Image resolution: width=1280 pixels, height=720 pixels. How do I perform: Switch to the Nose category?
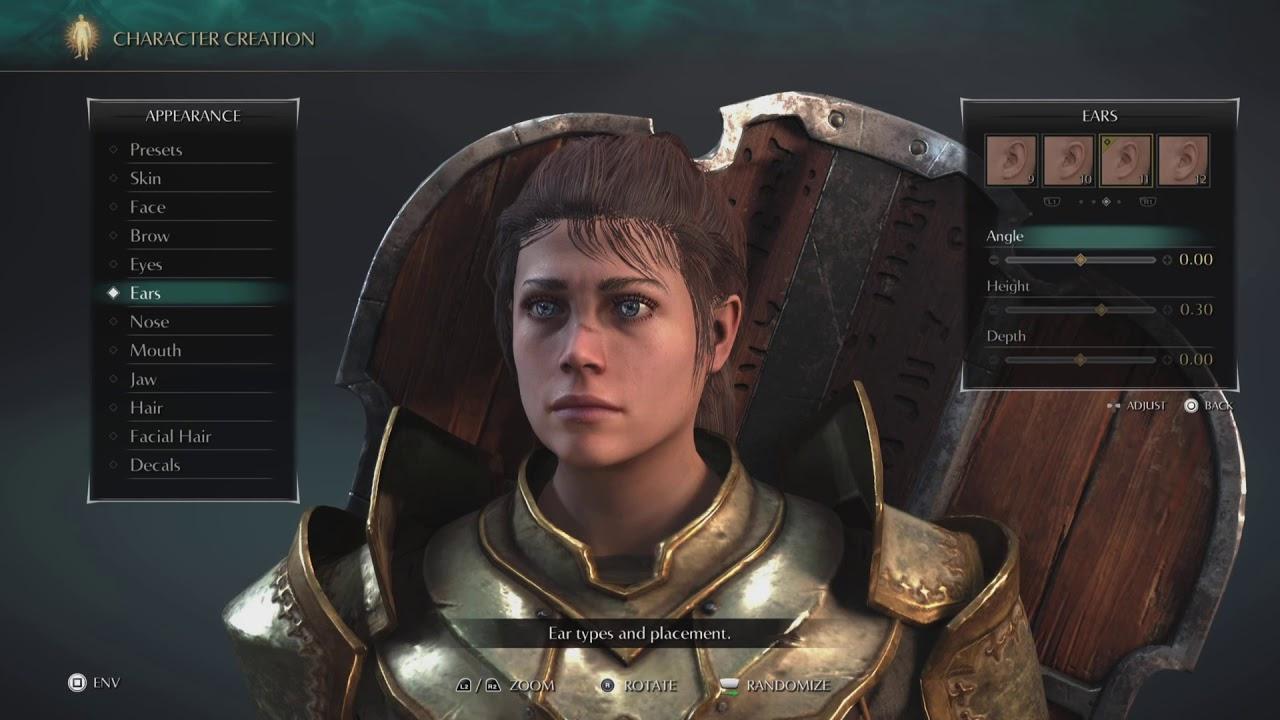(x=149, y=322)
